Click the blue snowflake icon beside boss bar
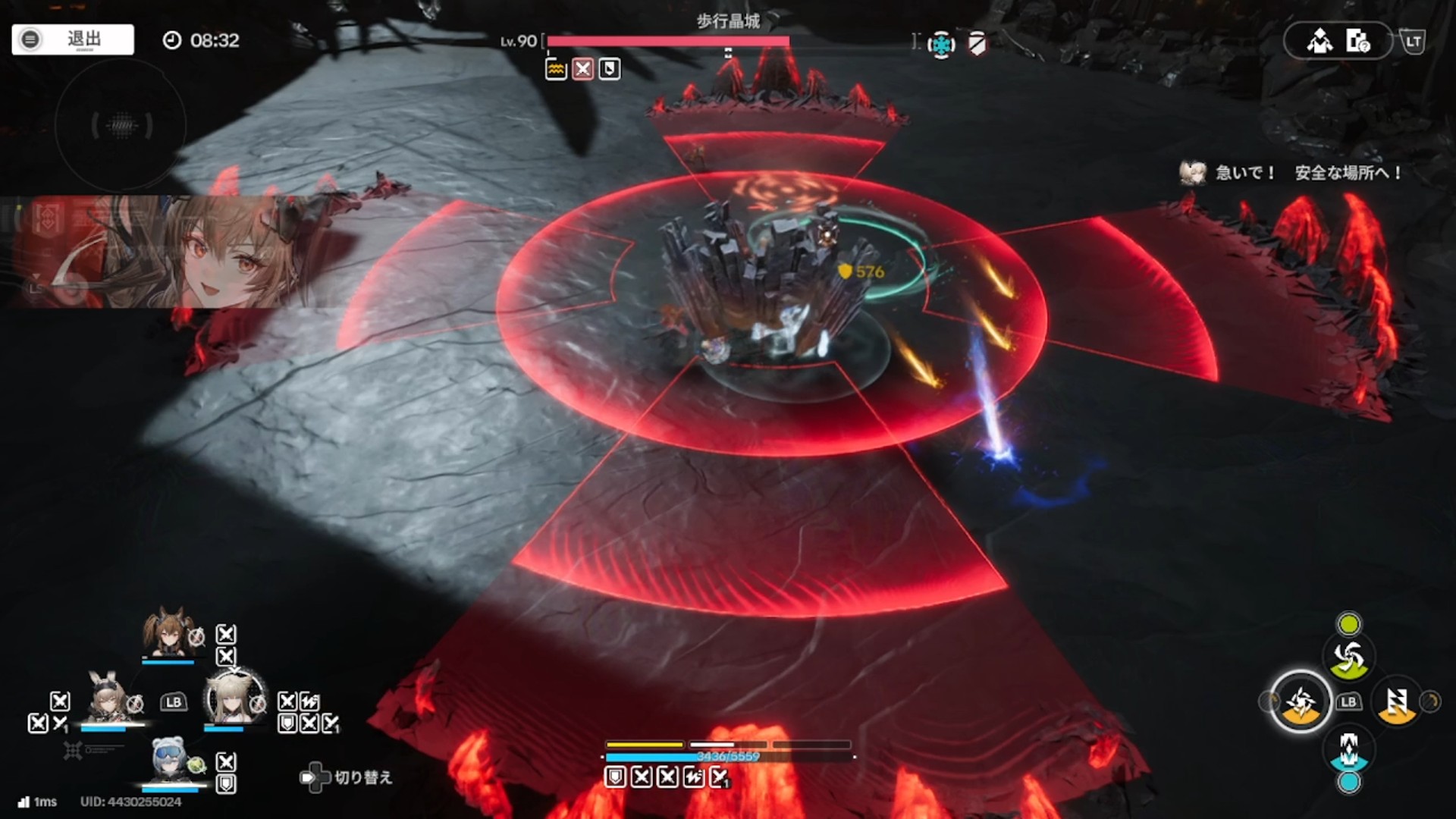 (941, 45)
